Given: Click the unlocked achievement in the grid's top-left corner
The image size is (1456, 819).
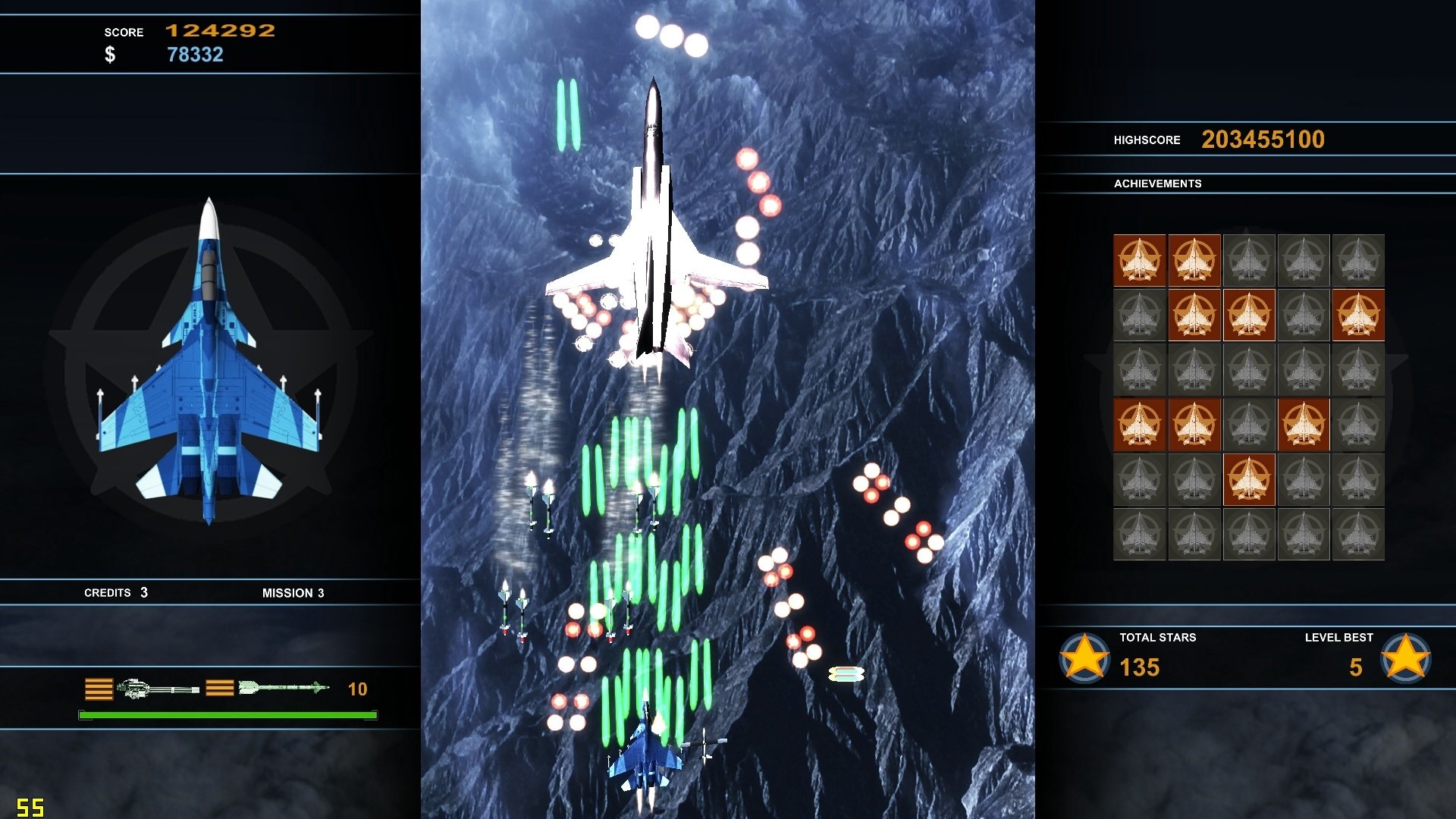Looking at the screenshot, I should [1139, 261].
